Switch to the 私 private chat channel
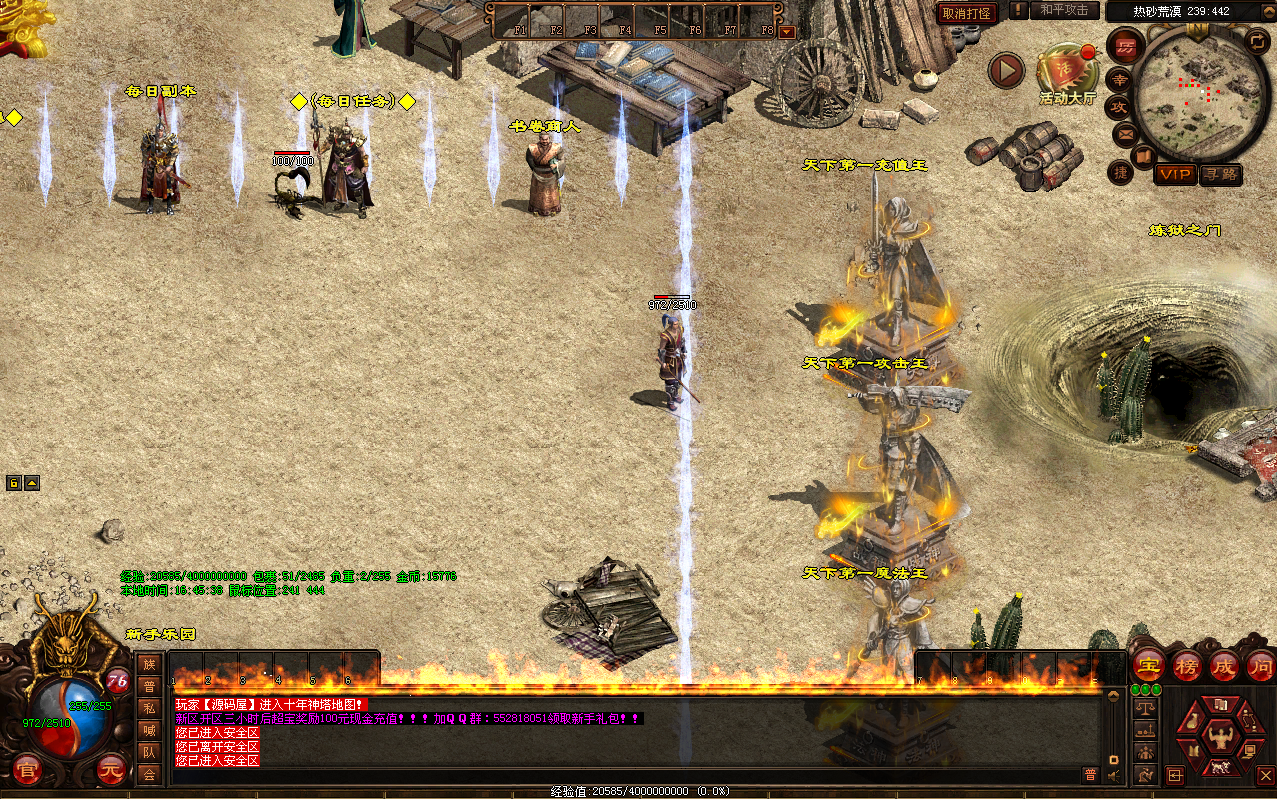The width and height of the screenshot is (1277, 799). click(x=149, y=708)
